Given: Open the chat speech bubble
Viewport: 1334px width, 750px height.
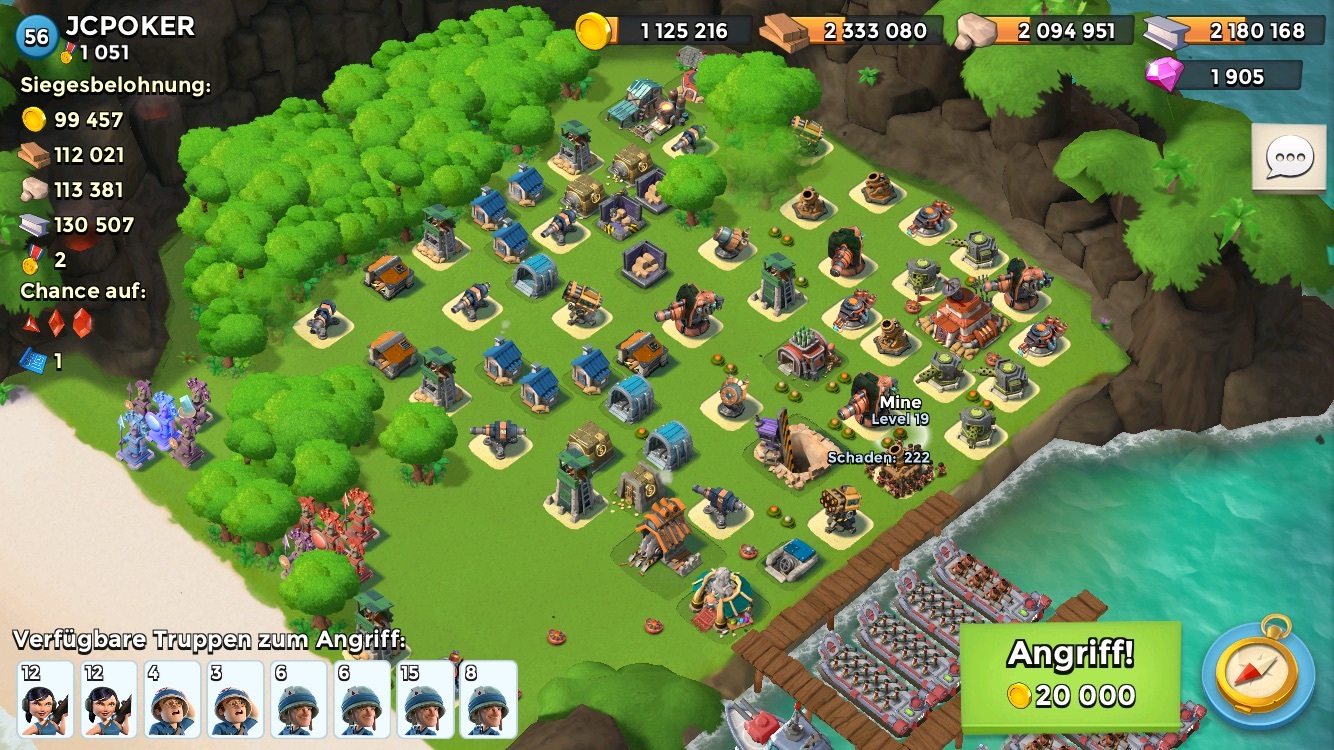Looking at the screenshot, I should (1291, 159).
